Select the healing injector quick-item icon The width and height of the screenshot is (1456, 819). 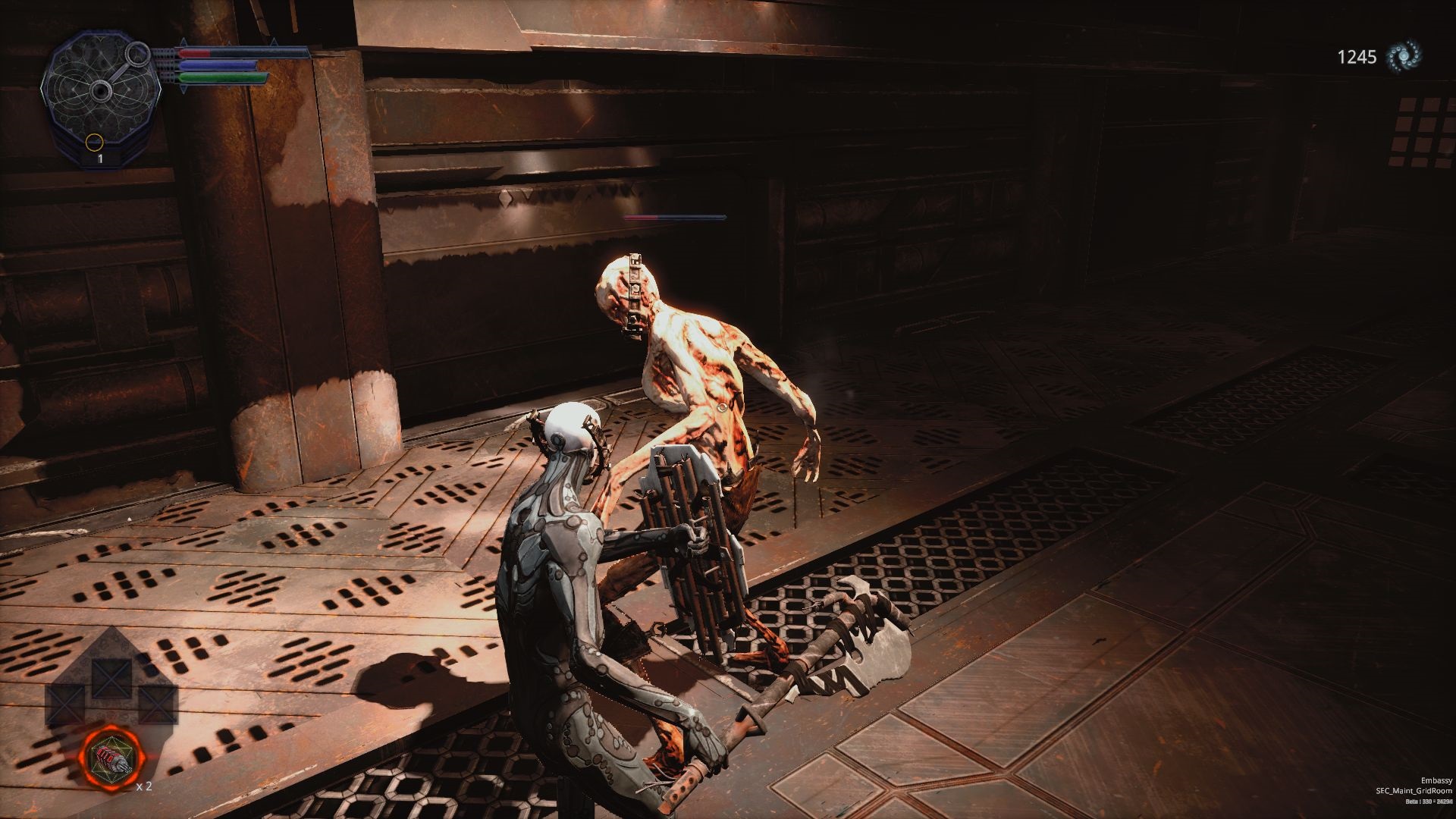click(x=111, y=758)
